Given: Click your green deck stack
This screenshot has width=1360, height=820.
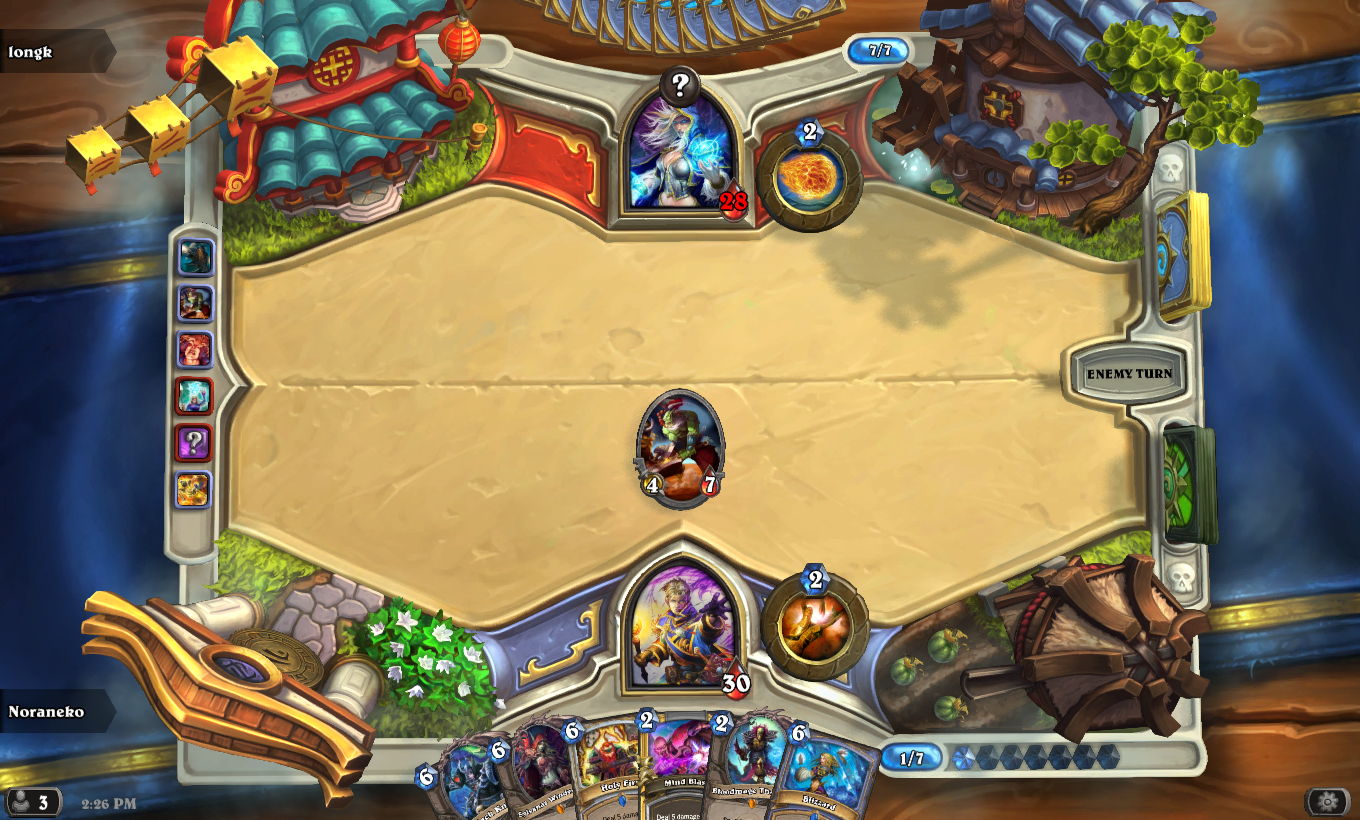Looking at the screenshot, I should [x=1188, y=484].
